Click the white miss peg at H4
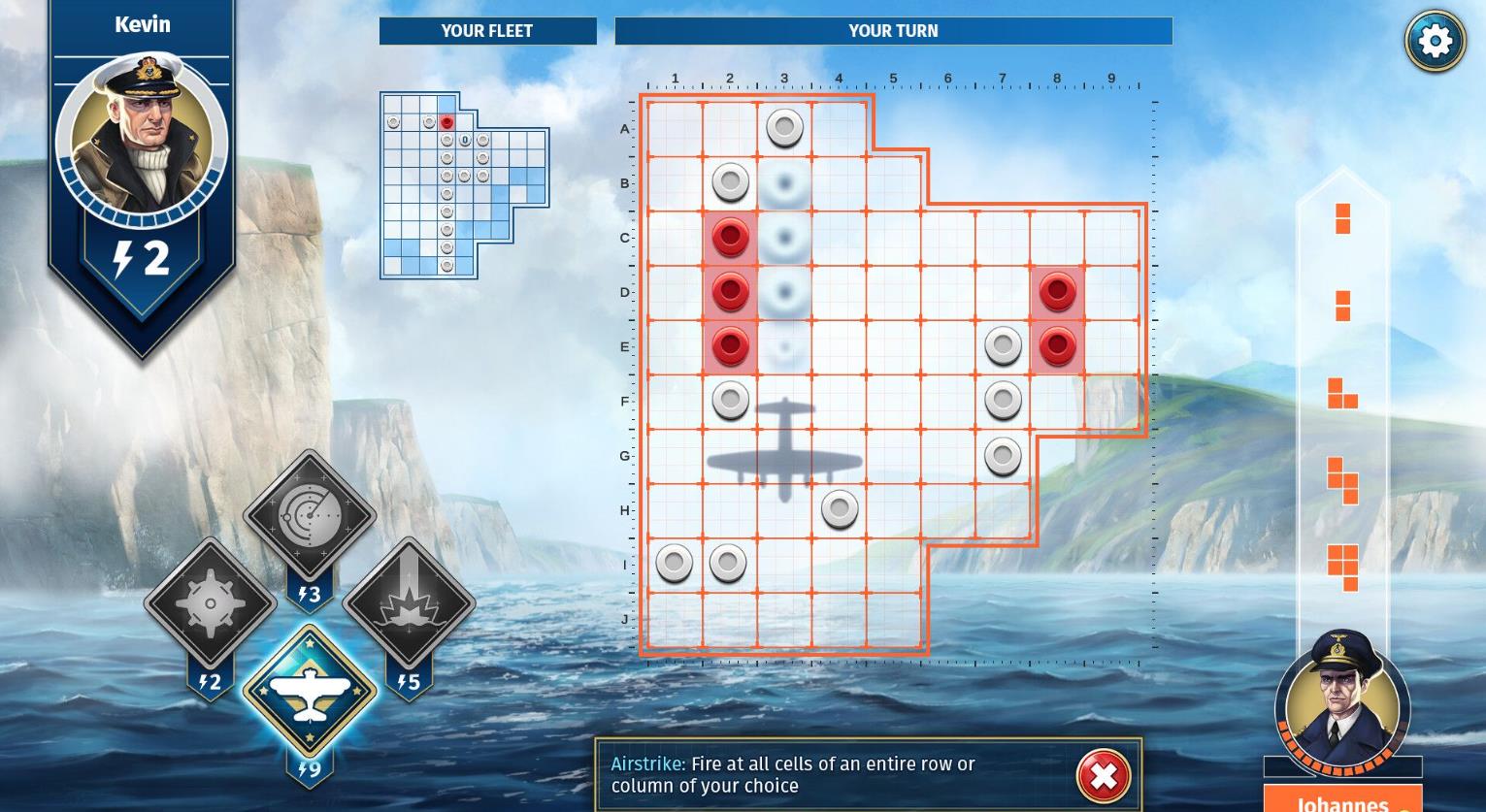 pyautogui.click(x=840, y=509)
